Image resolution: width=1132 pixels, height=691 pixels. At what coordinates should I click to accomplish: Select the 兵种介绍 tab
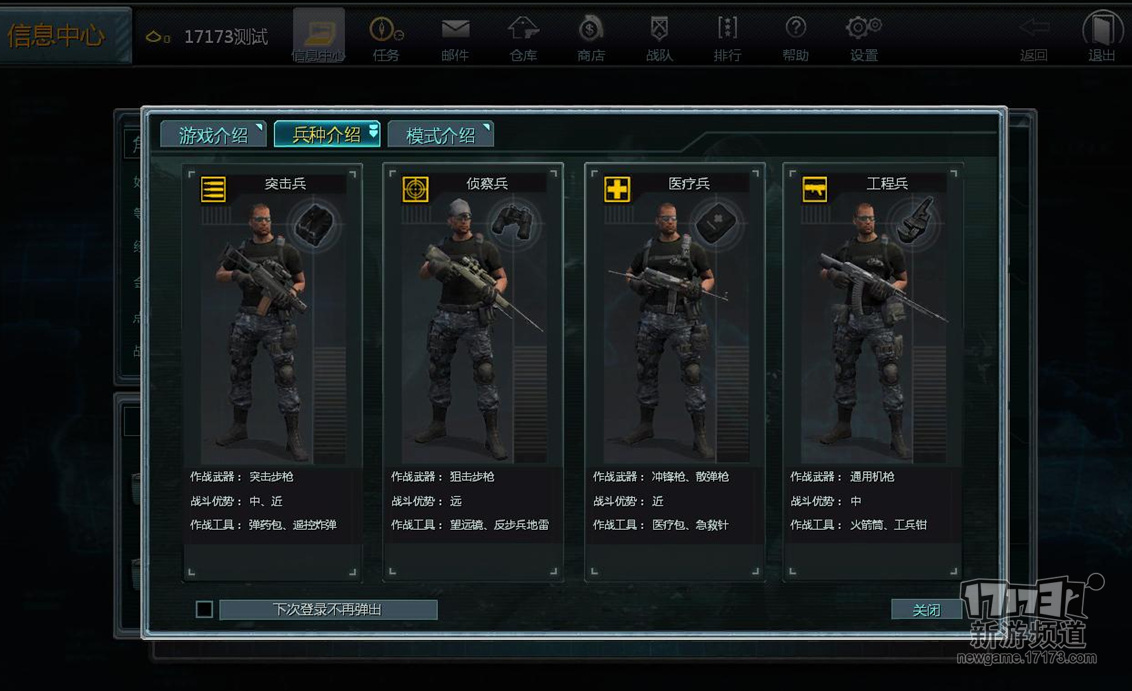(x=326, y=135)
